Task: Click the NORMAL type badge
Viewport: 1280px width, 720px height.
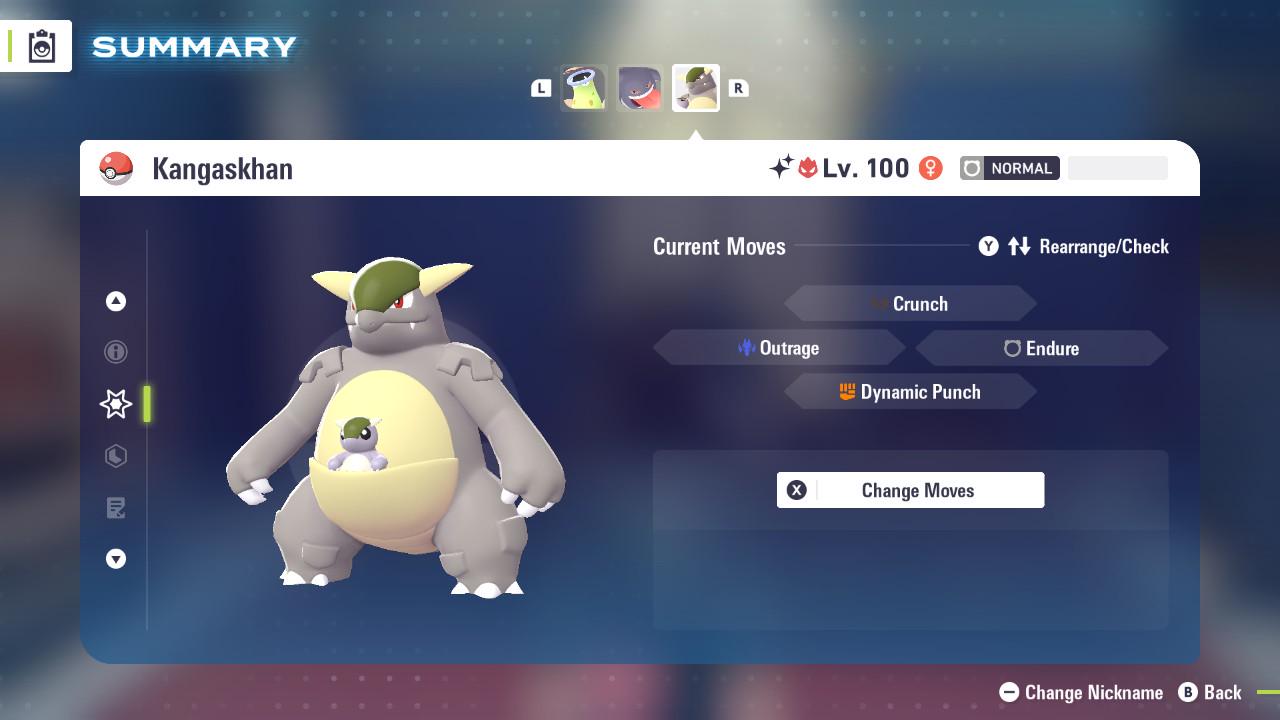Action: pos(1010,168)
